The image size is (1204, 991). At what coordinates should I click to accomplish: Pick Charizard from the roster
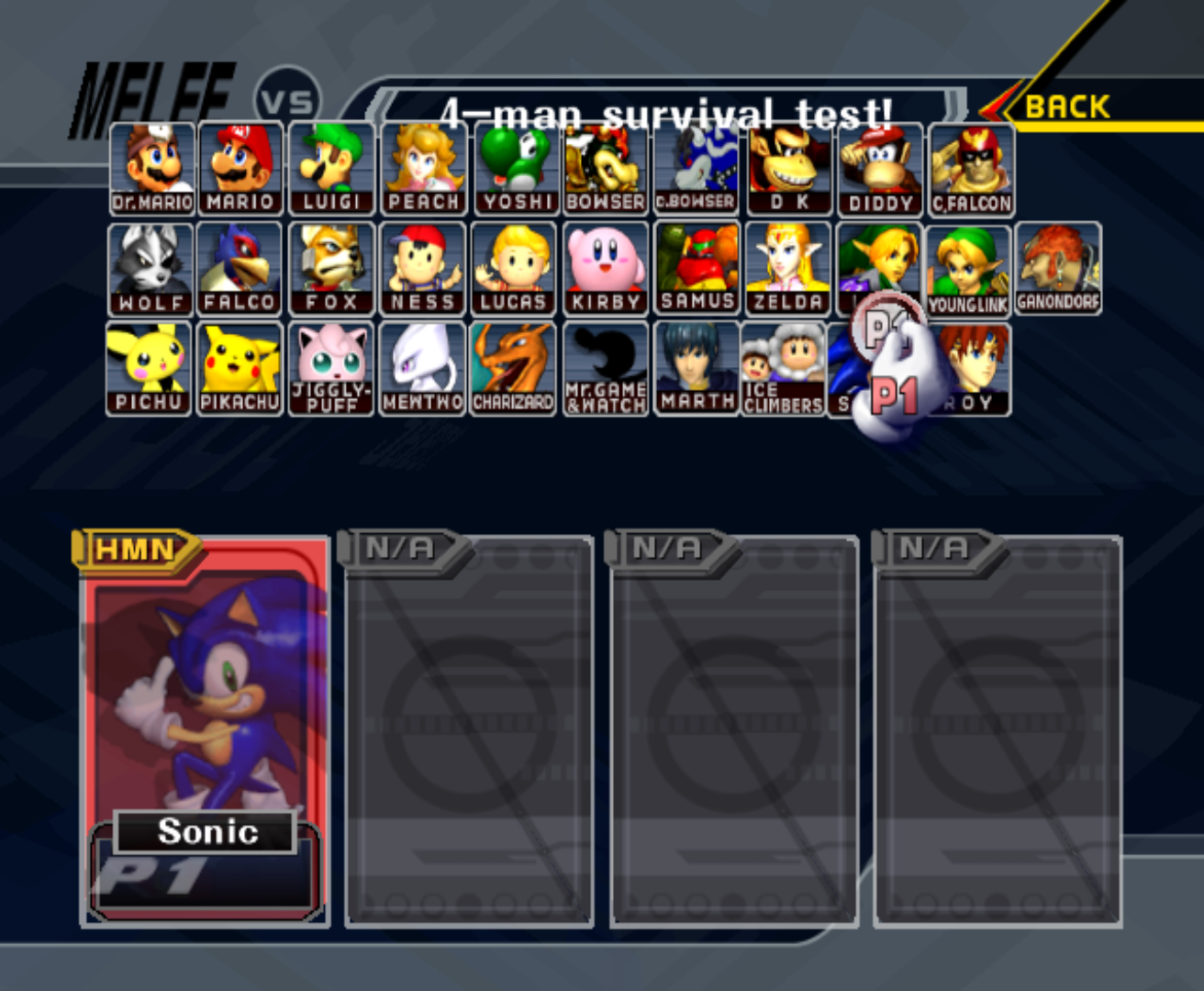click(x=514, y=367)
